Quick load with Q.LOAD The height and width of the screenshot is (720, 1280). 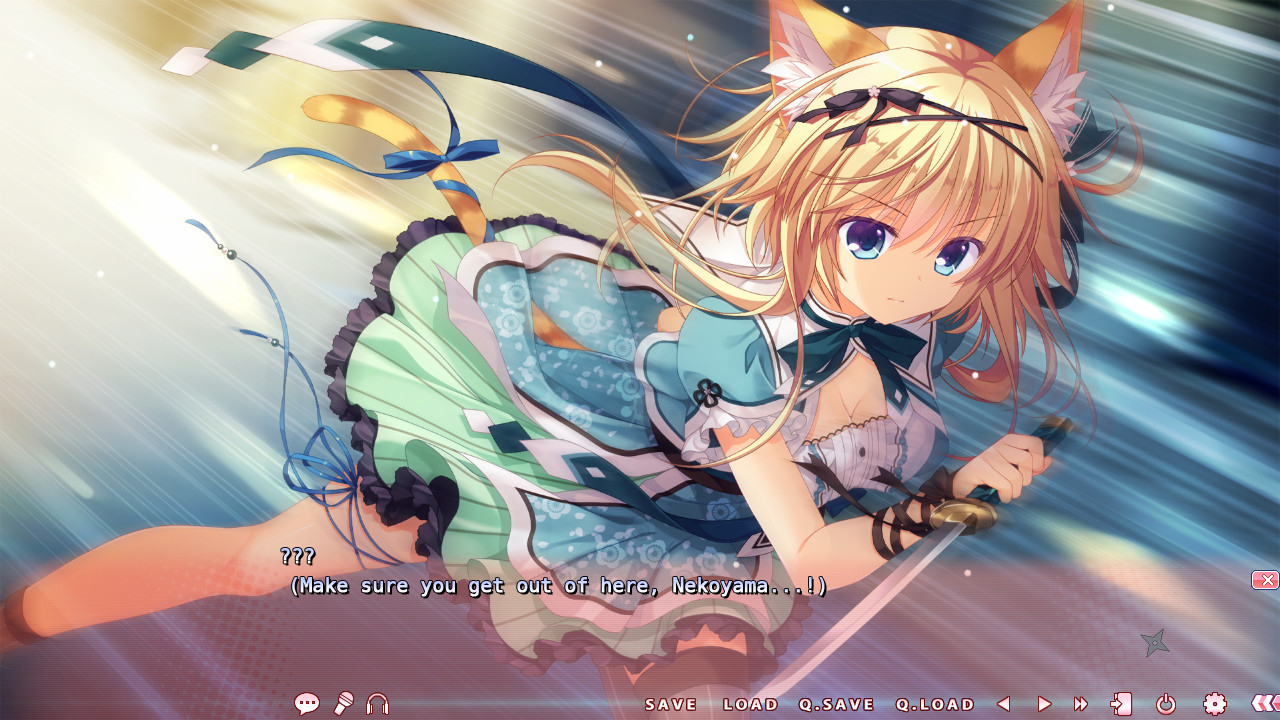(935, 704)
